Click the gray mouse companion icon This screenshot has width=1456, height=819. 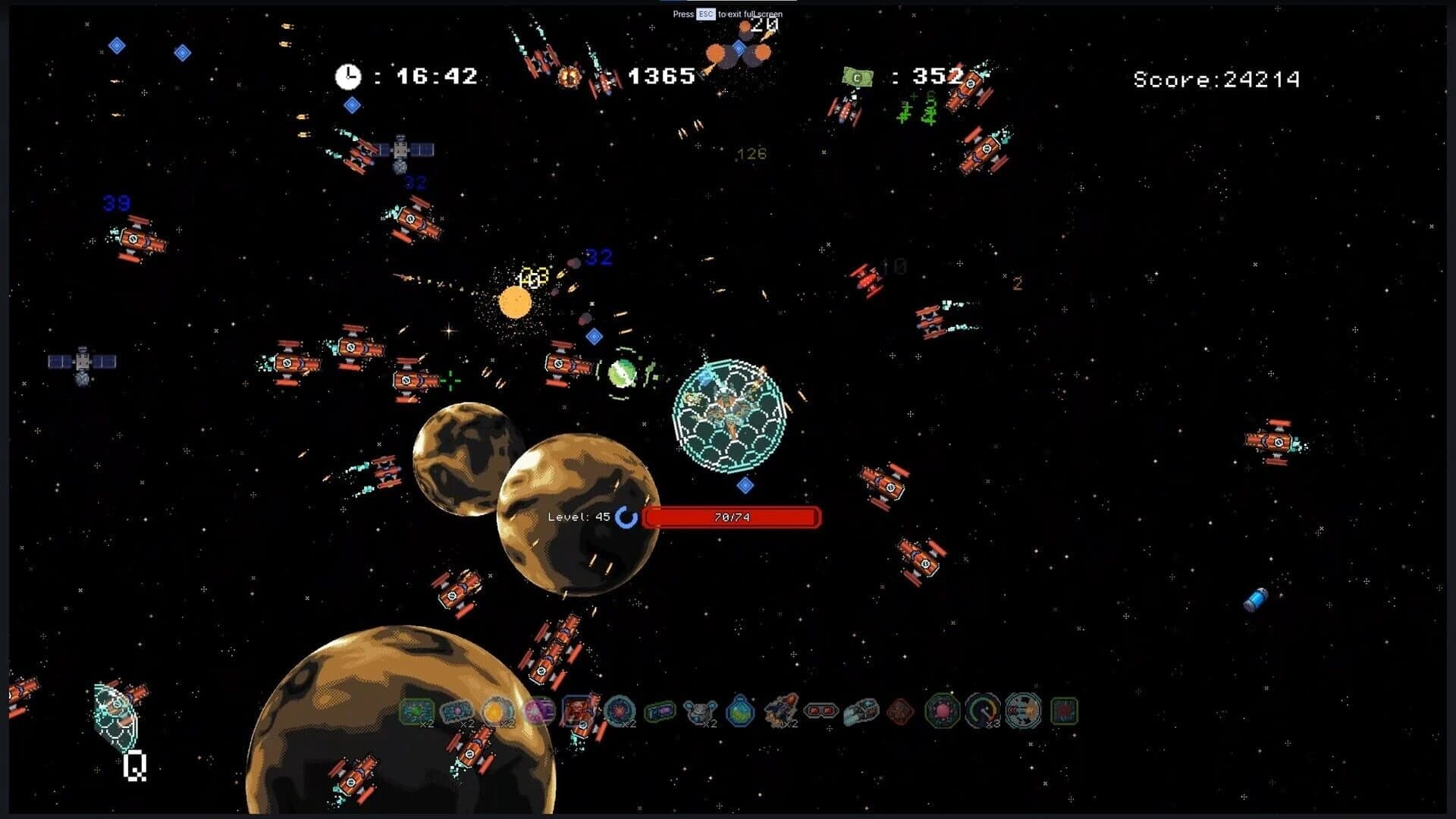[x=699, y=710]
